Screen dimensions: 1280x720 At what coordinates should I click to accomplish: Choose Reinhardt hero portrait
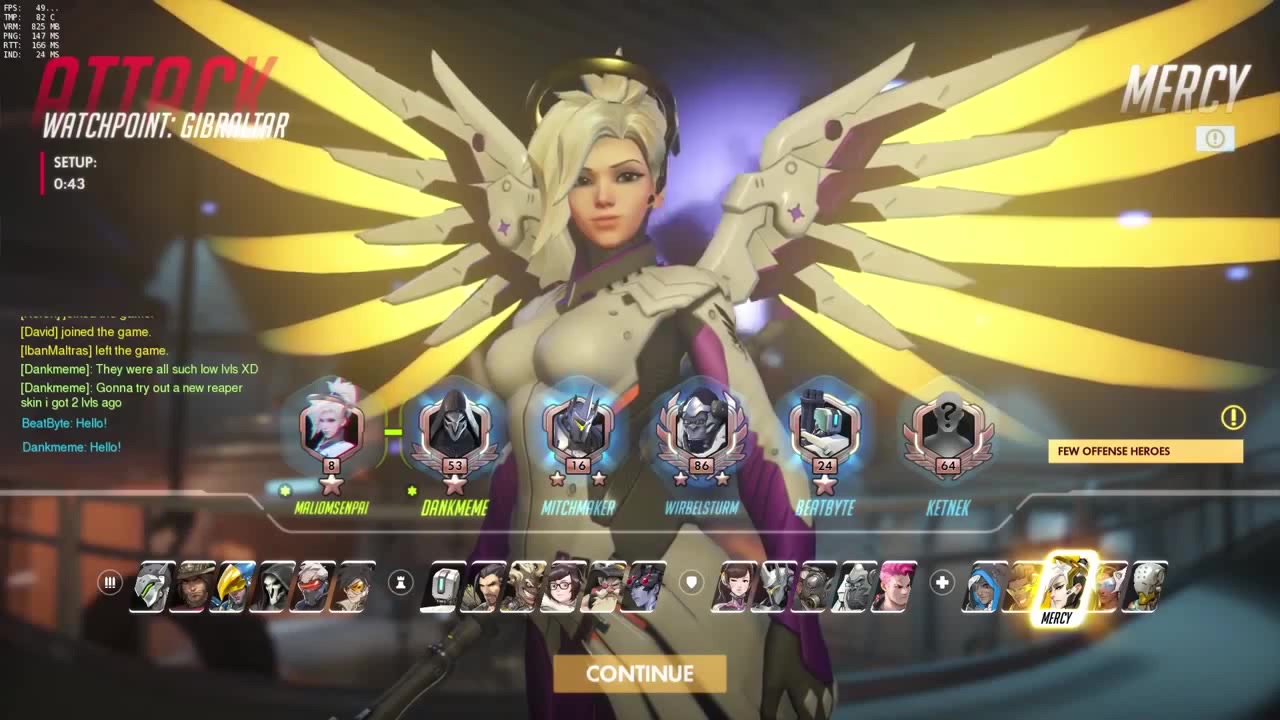773,586
